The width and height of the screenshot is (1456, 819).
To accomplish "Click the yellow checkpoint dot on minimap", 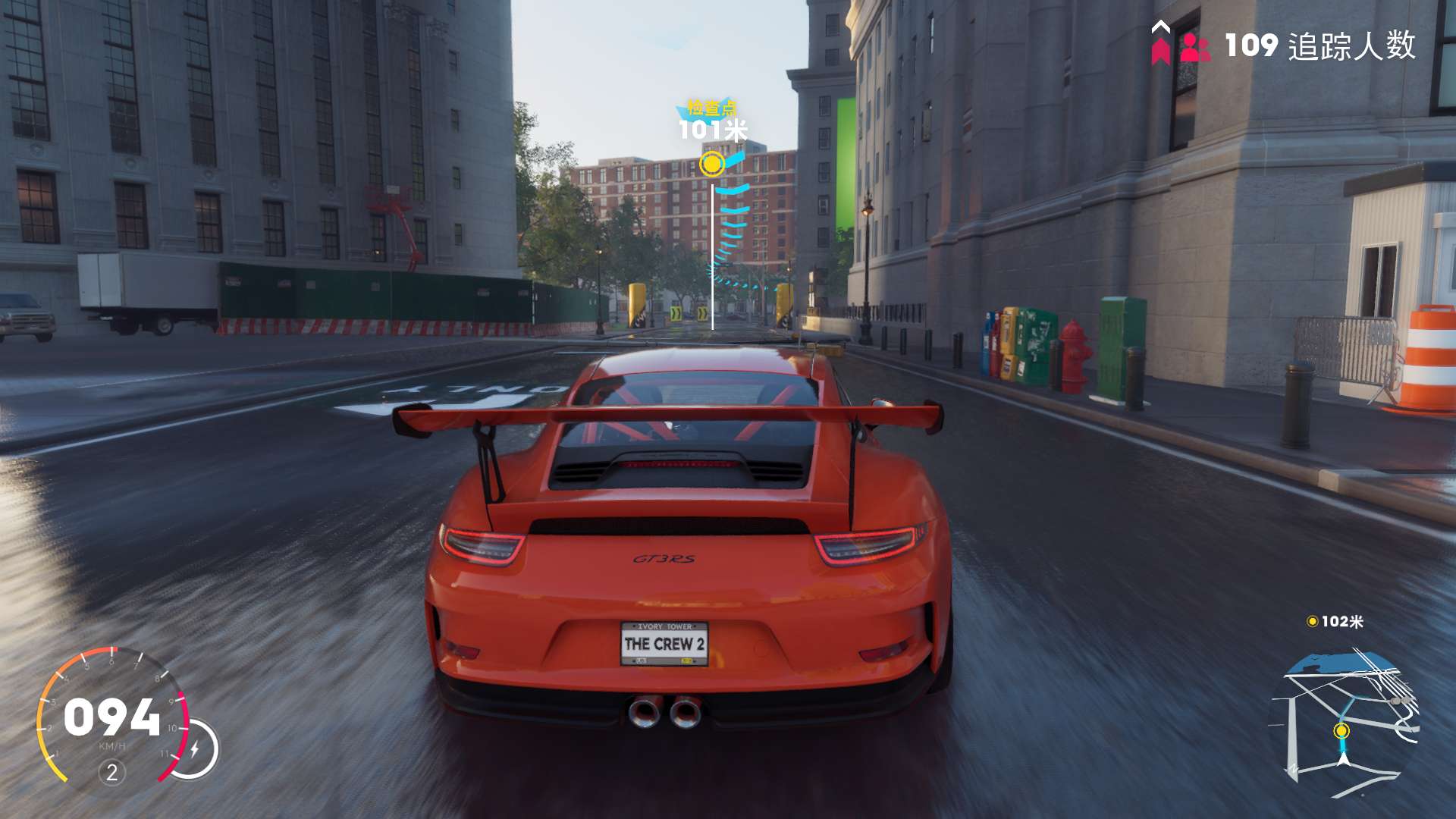I will point(1341,730).
